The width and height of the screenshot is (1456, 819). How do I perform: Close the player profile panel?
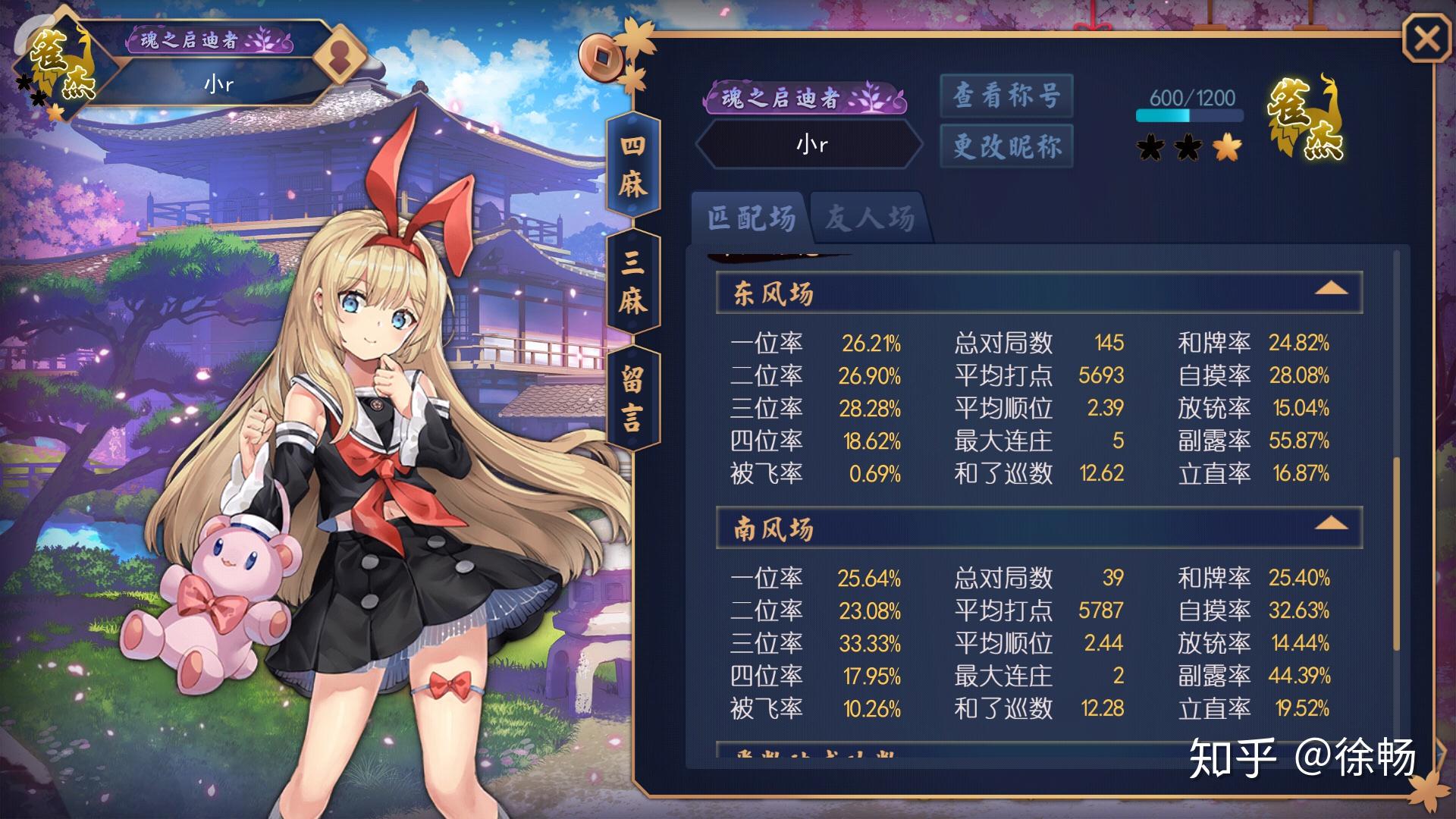[x=1426, y=39]
